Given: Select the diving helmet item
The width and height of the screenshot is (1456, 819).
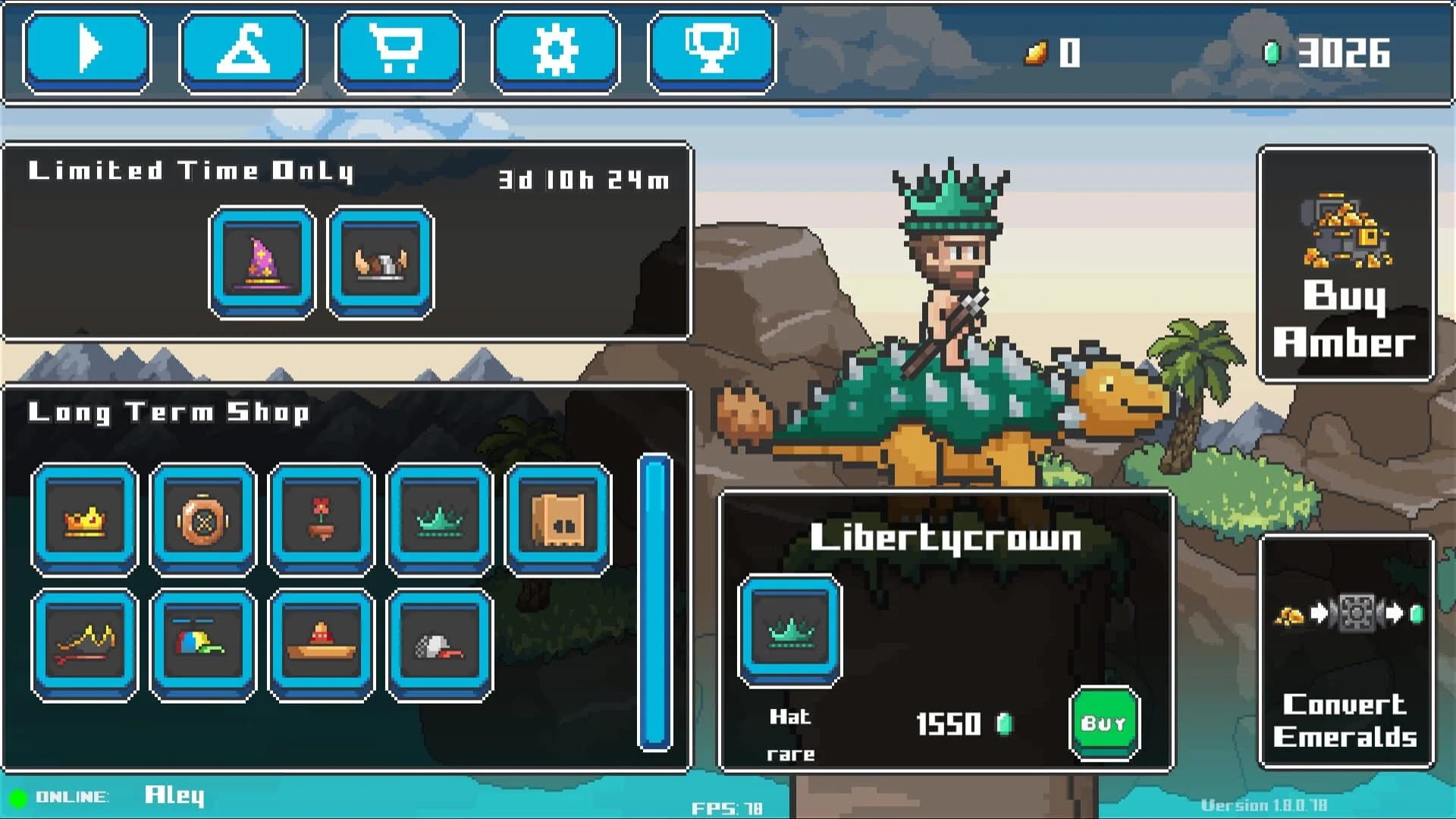Looking at the screenshot, I should (x=203, y=519).
